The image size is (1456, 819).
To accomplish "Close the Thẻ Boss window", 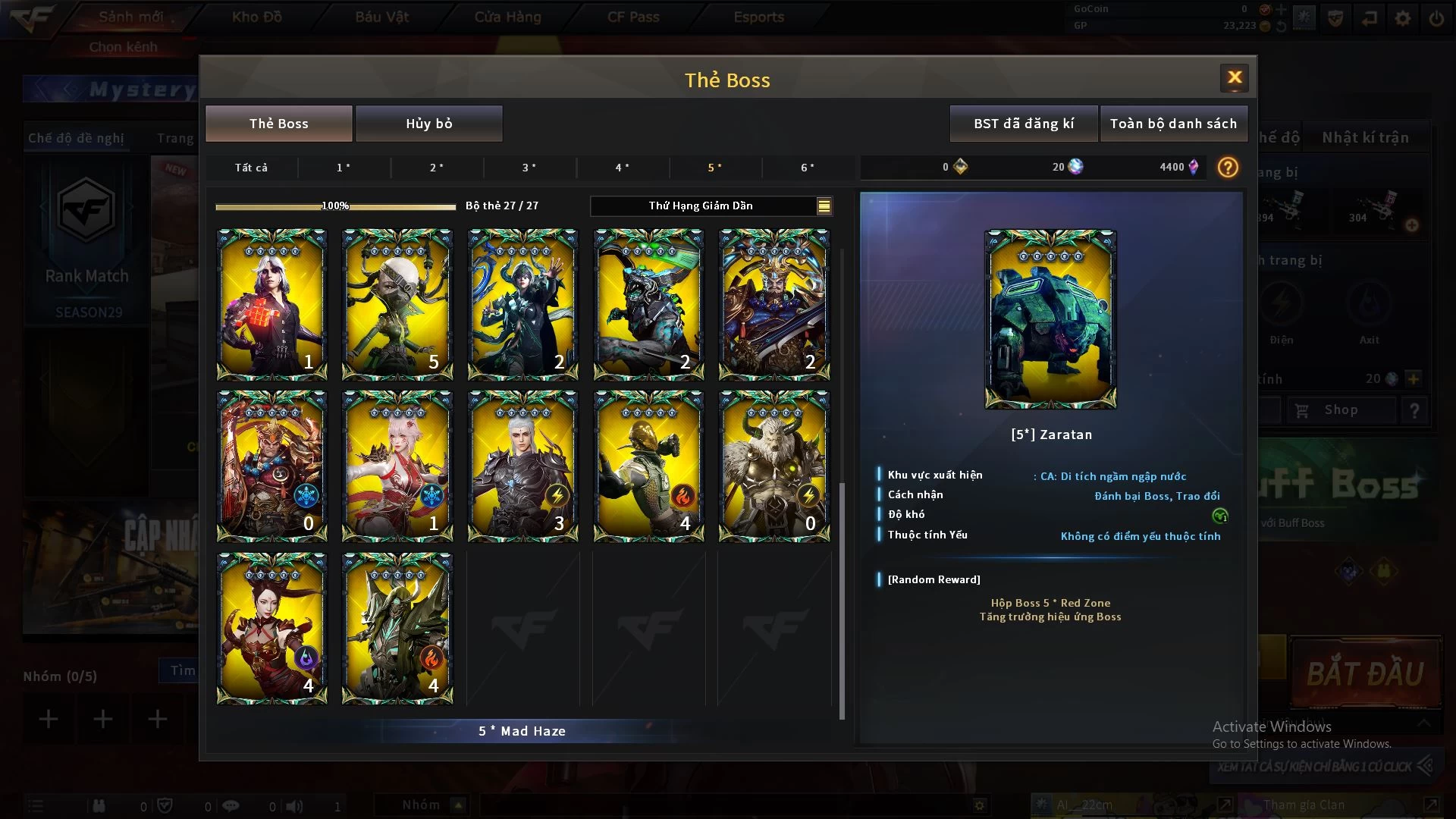I will pos(1234,77).
